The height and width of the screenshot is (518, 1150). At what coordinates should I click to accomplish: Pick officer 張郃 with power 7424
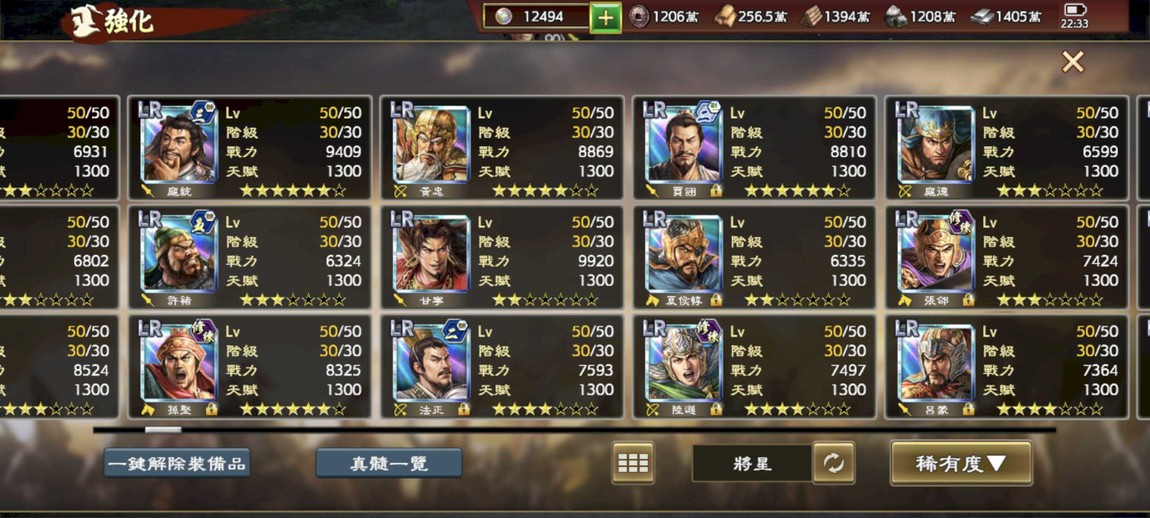pos(1006,257)
